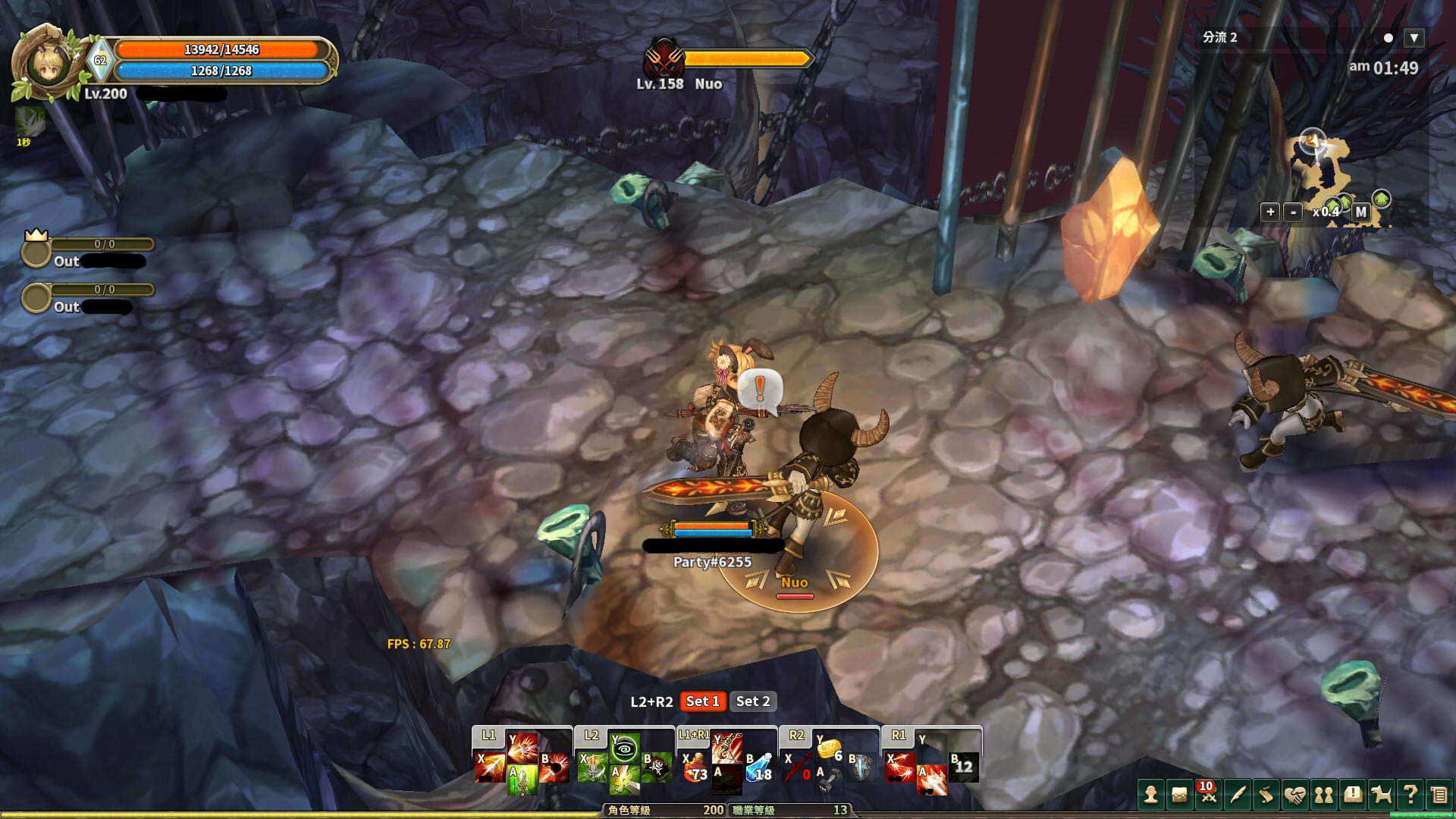Open the pet dog menu icon
Image resolution: width=1456 pixels, height=819 pixels.
(1382, 795)
